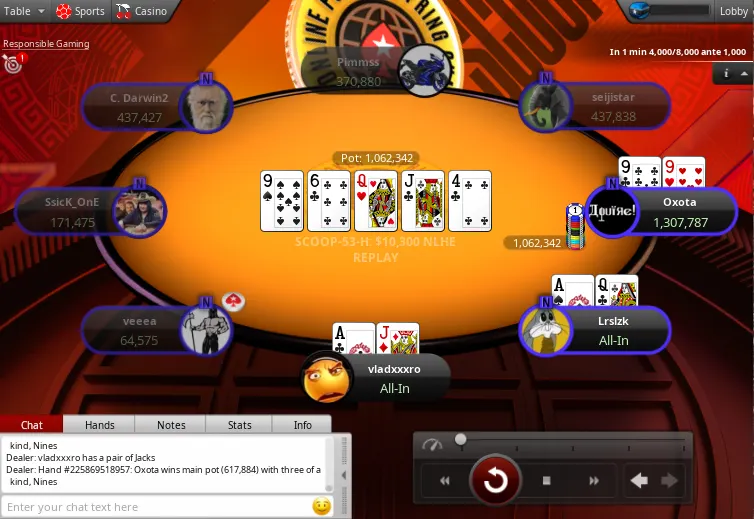
Task: Open the Table dropdown menu
Action: (24, 11)
